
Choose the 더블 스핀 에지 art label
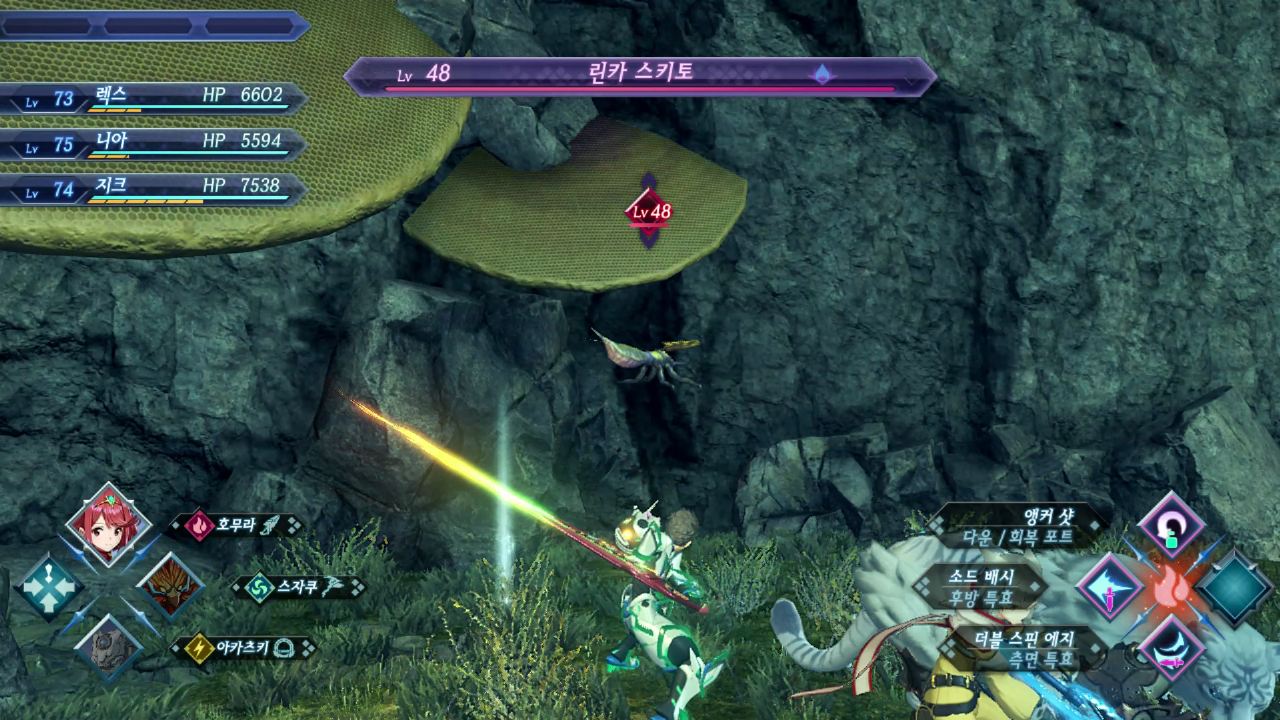click(x=1018, y=648)
